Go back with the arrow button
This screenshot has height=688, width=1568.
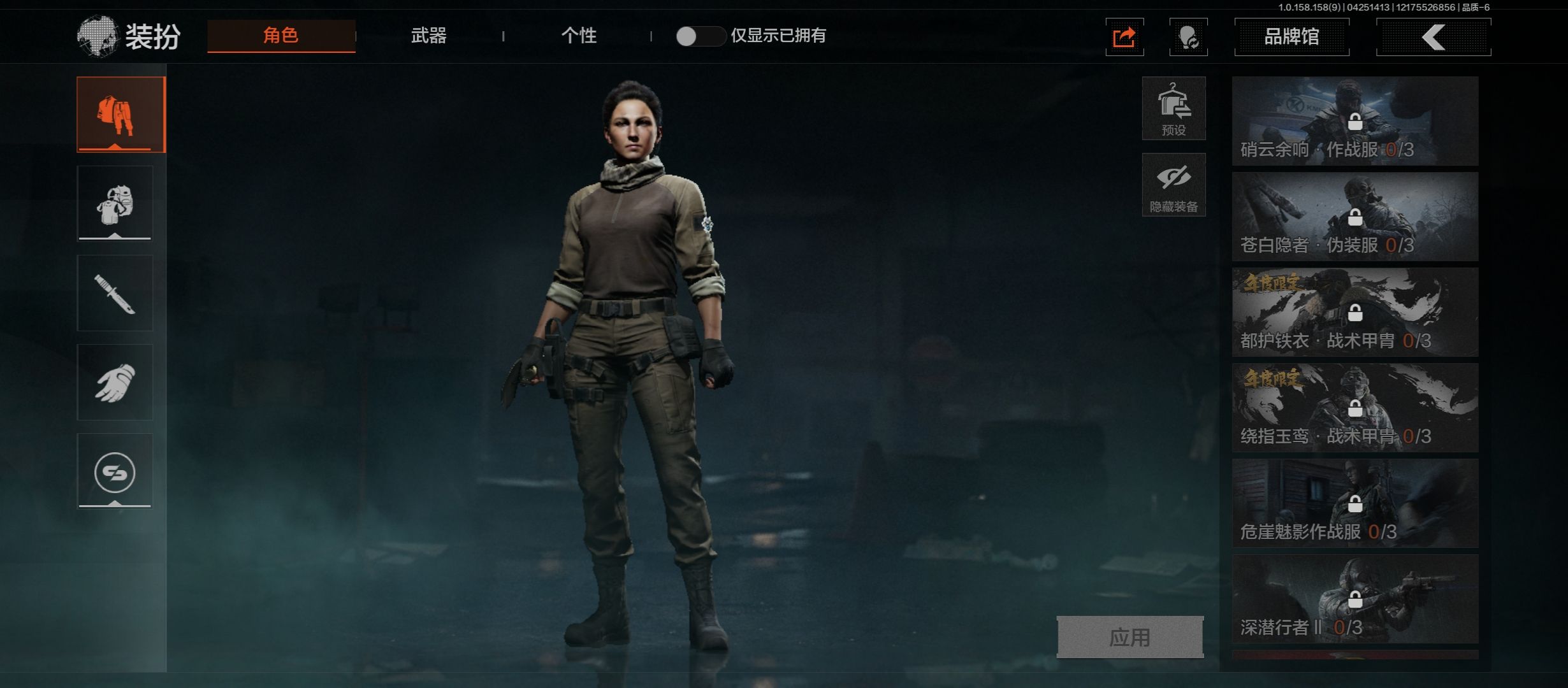pos(1434,37)
